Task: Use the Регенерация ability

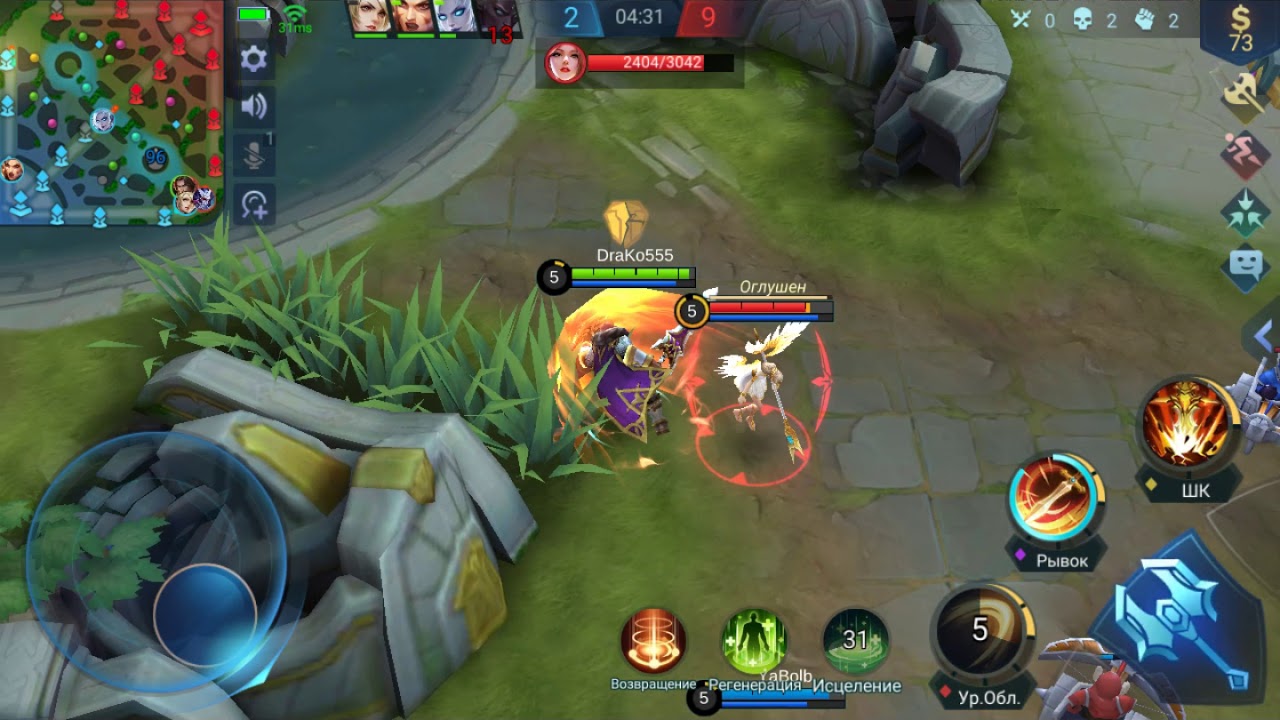Action: point(754,641)
